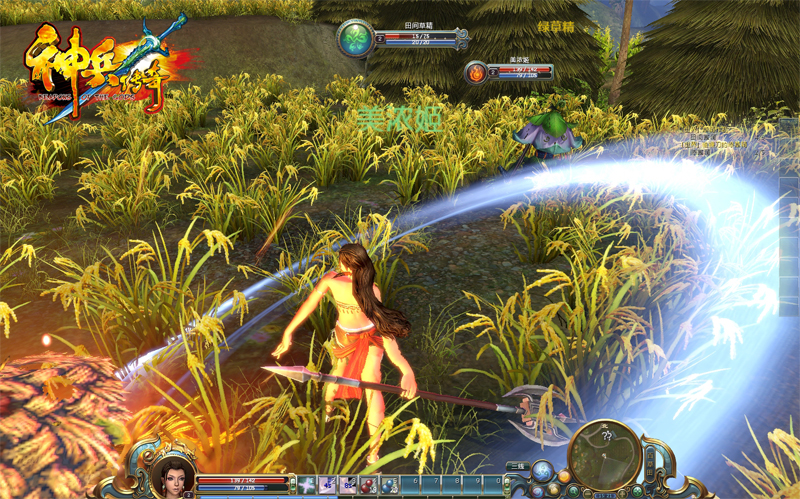Select the 美浓姬 flame target portrait
800x499 pixels.
click(x=476, y=72)
